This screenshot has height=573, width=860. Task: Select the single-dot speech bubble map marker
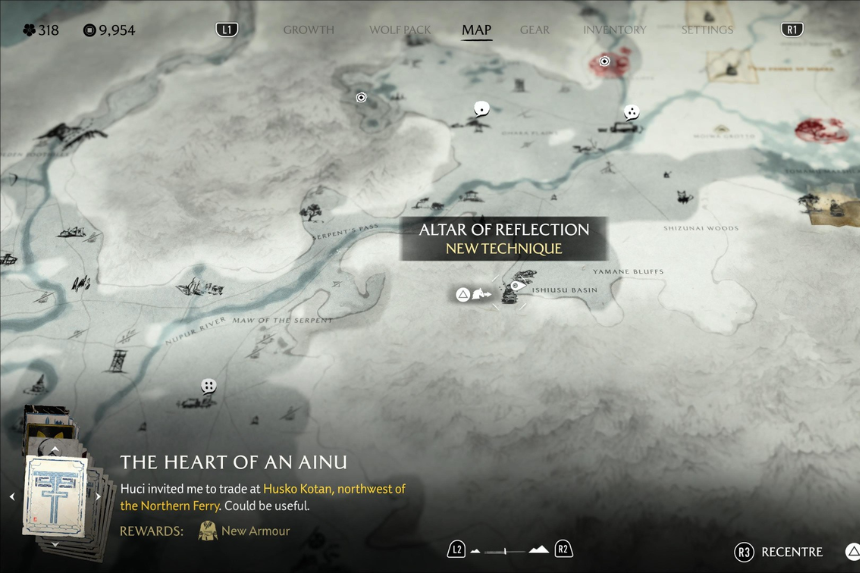pos(482,109)
